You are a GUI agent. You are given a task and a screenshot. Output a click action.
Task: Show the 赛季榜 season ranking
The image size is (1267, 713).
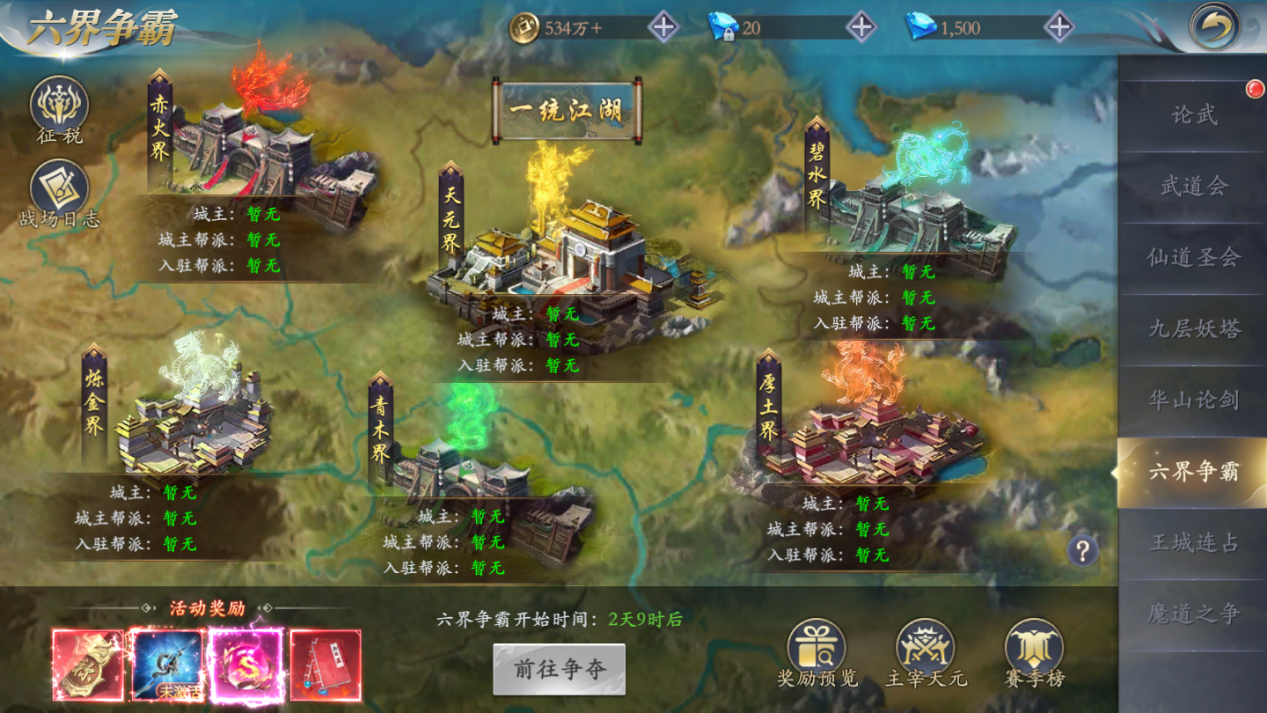coord(1034,651)
